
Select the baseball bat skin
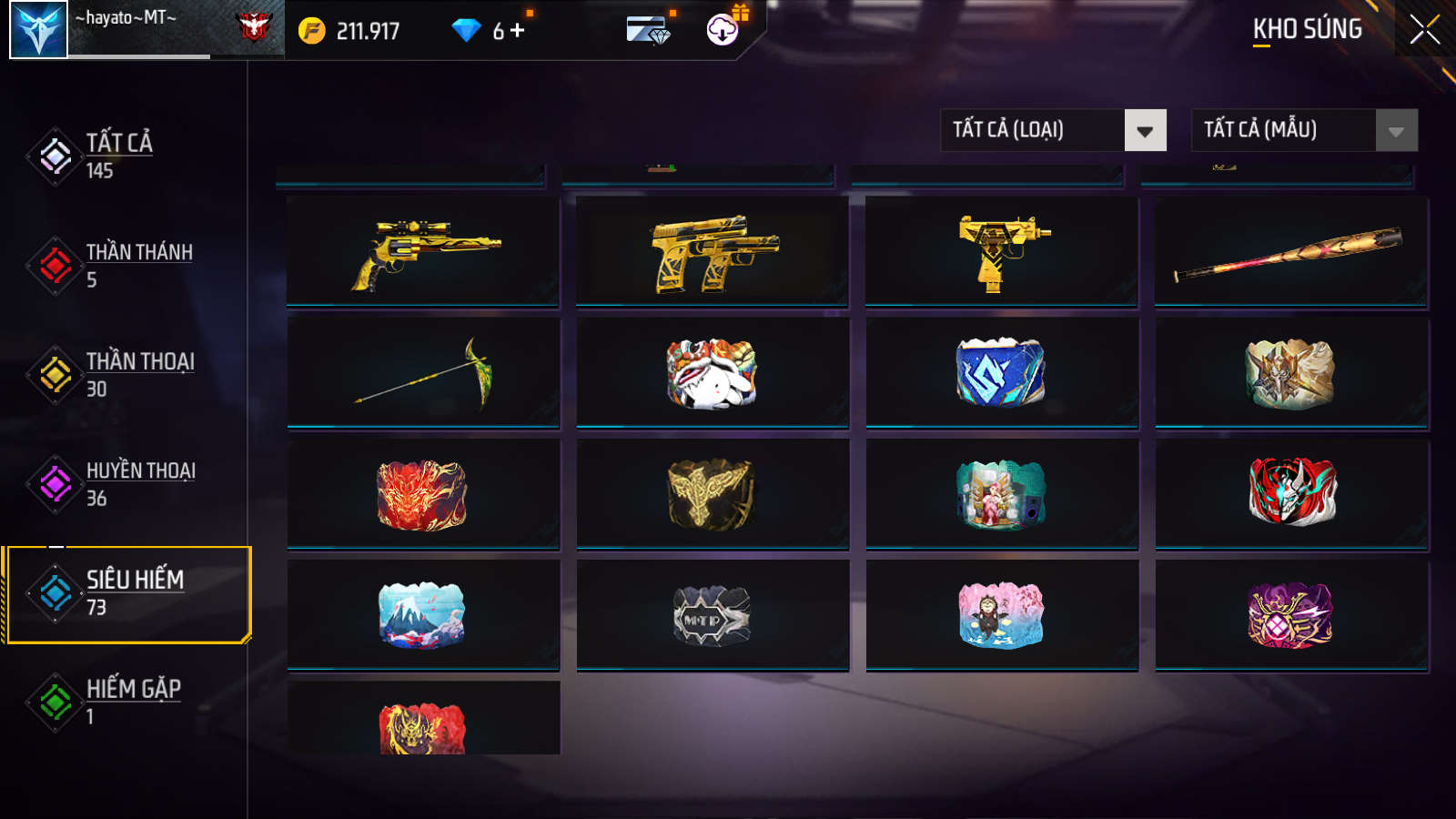tap(1291, 252)
